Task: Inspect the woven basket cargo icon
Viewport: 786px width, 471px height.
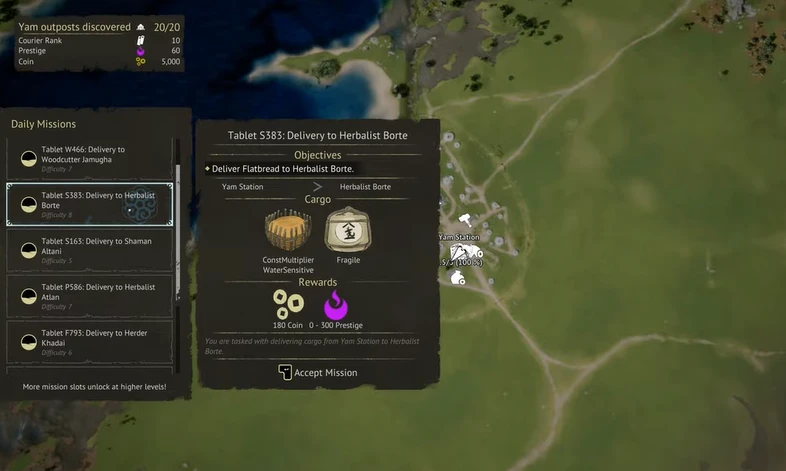Action: click(288, 230)
